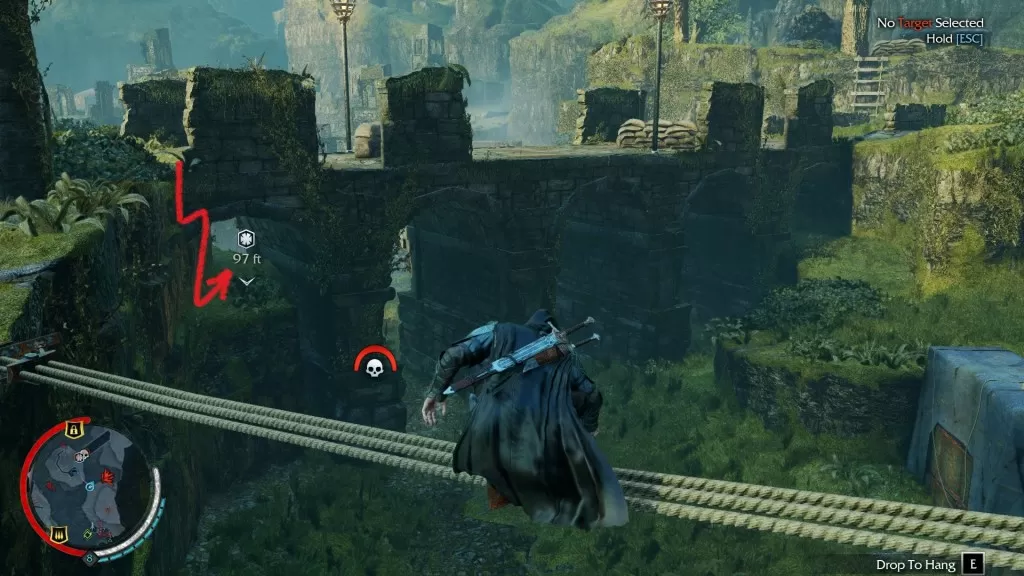The image size is (1024, 576).
Task: Select the arrow quiver badge on the minimap
Action: coord(58,534)
